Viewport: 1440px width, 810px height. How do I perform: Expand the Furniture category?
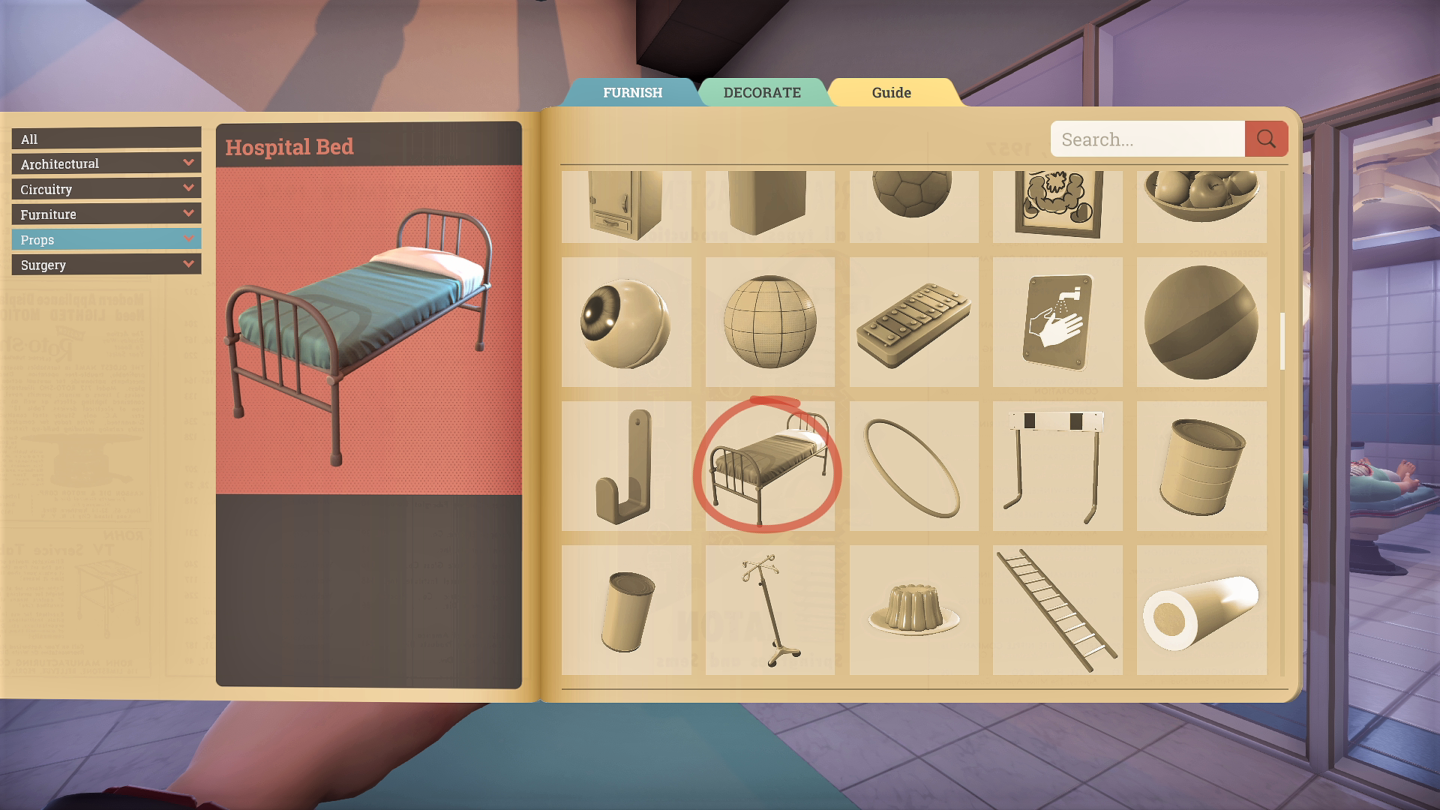pyautogui.click(x=105, y=213)
